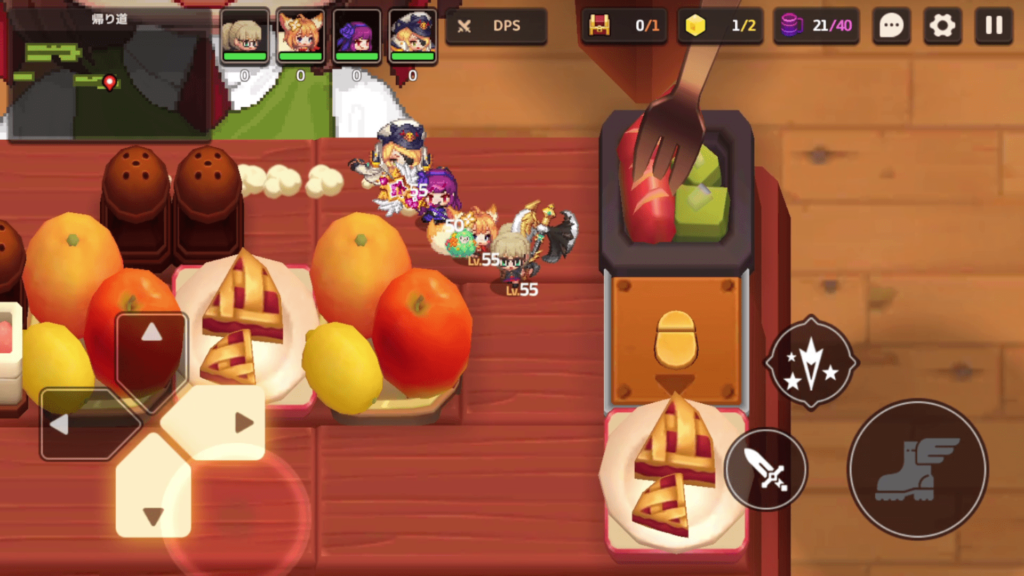
Task: Select the purple-haired hero portrait
Action: click(356, 35)
